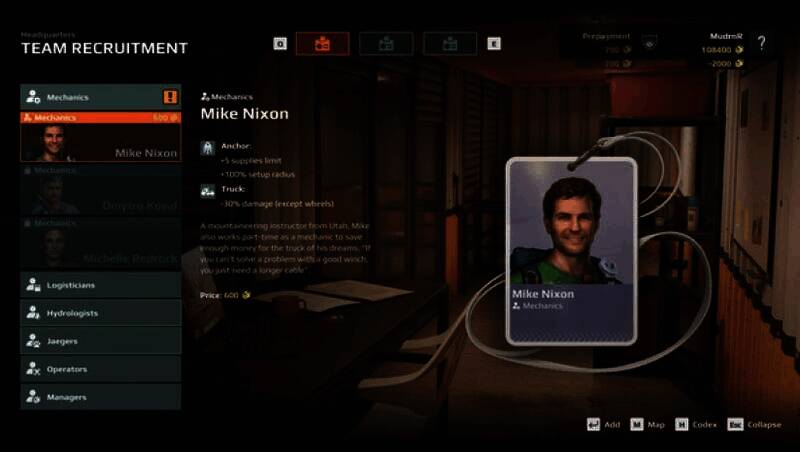Image resolution: width=800 pixels, height=452 pixels.
Task: Switch to the middle top tab
Action: (x=386, y=43)
